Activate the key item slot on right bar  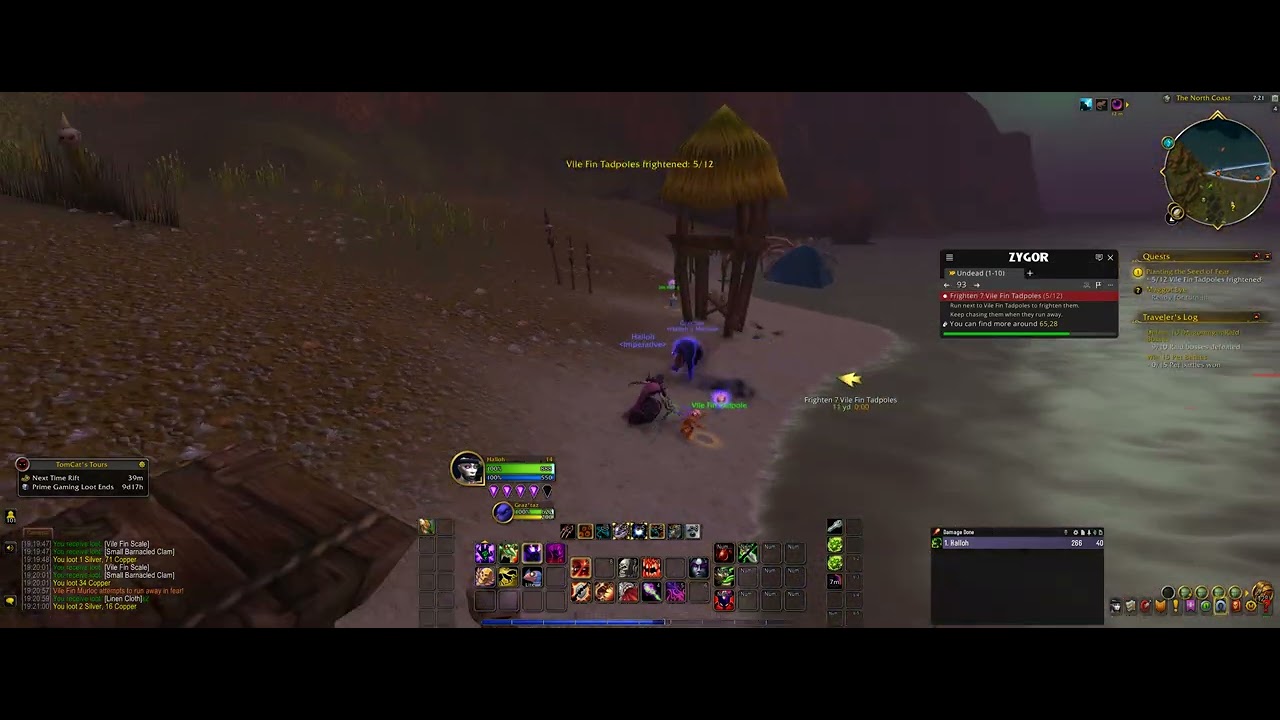(834, 527)
